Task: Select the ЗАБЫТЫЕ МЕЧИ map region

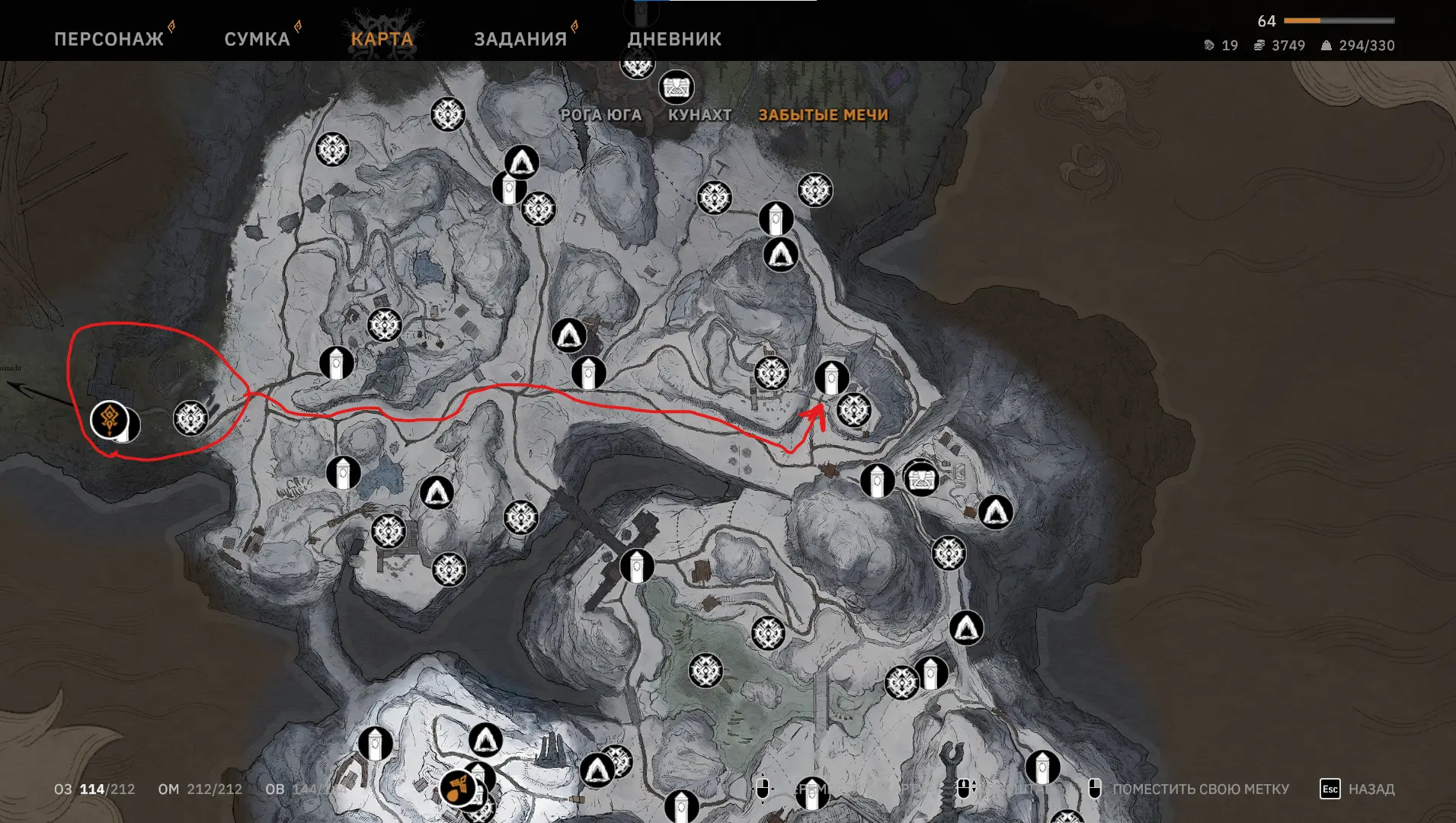Action: click(823, 115)
